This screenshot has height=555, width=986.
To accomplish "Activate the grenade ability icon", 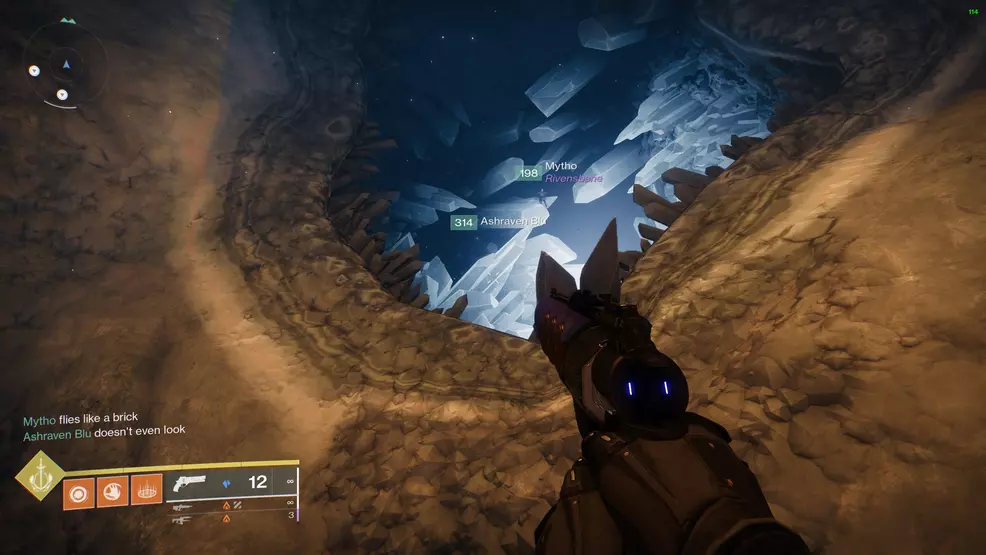I will point(79,490).
